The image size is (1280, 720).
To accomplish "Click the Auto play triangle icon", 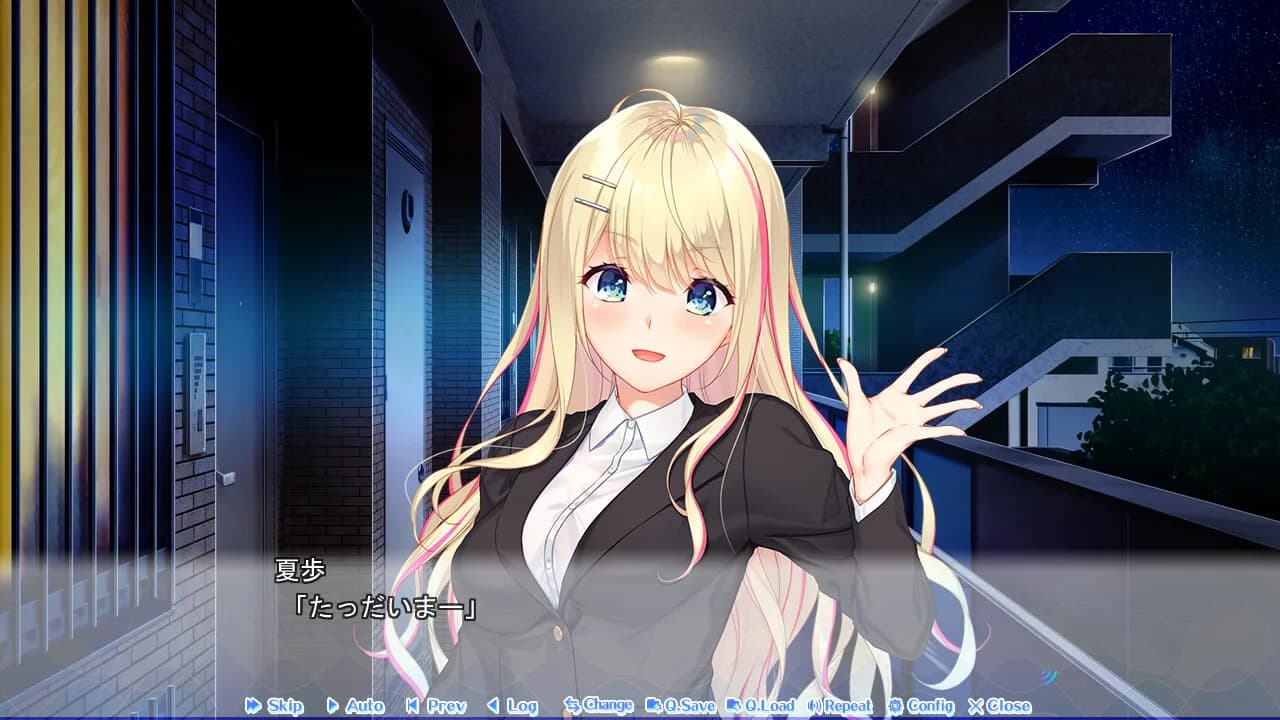I will tap(332, 706).
